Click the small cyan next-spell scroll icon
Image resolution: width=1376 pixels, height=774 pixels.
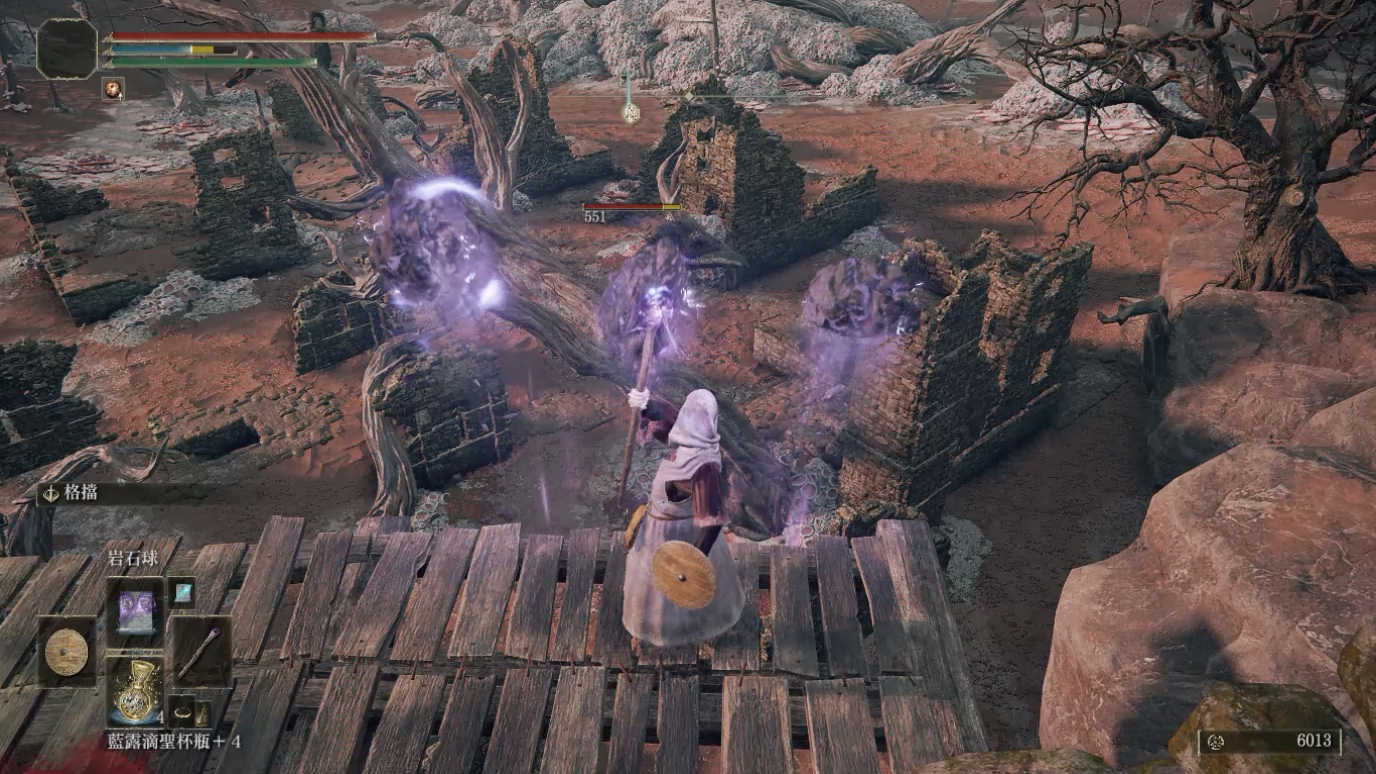click(181, 592)
